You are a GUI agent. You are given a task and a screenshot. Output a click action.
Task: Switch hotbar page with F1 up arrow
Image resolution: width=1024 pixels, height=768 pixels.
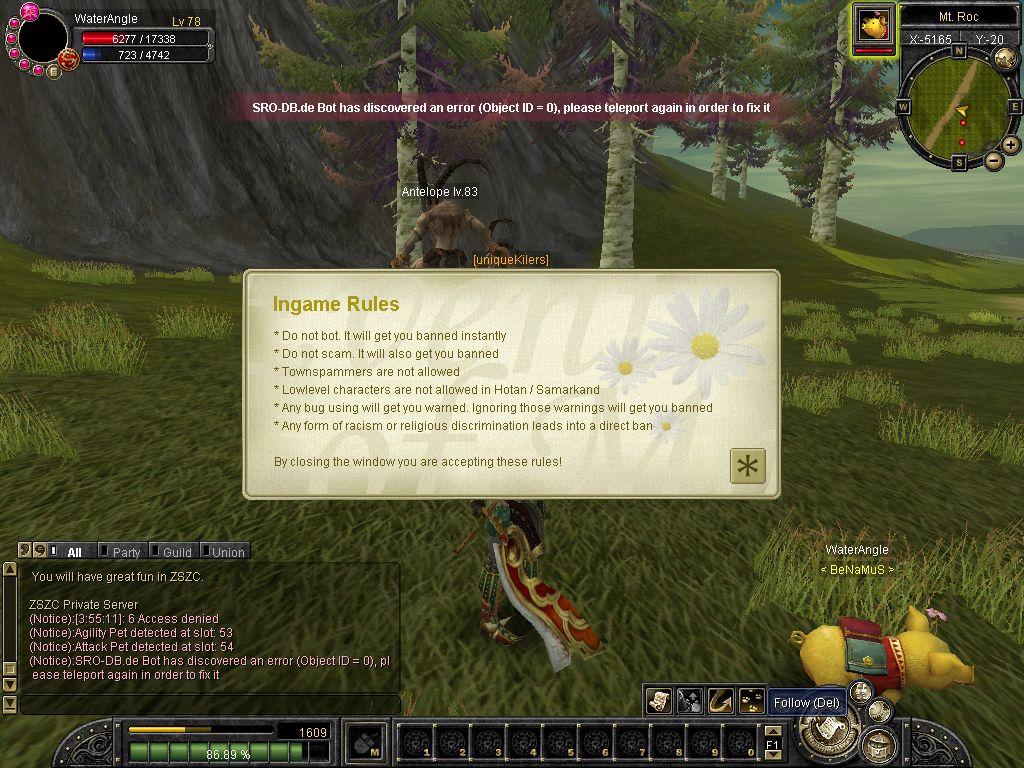773,732
